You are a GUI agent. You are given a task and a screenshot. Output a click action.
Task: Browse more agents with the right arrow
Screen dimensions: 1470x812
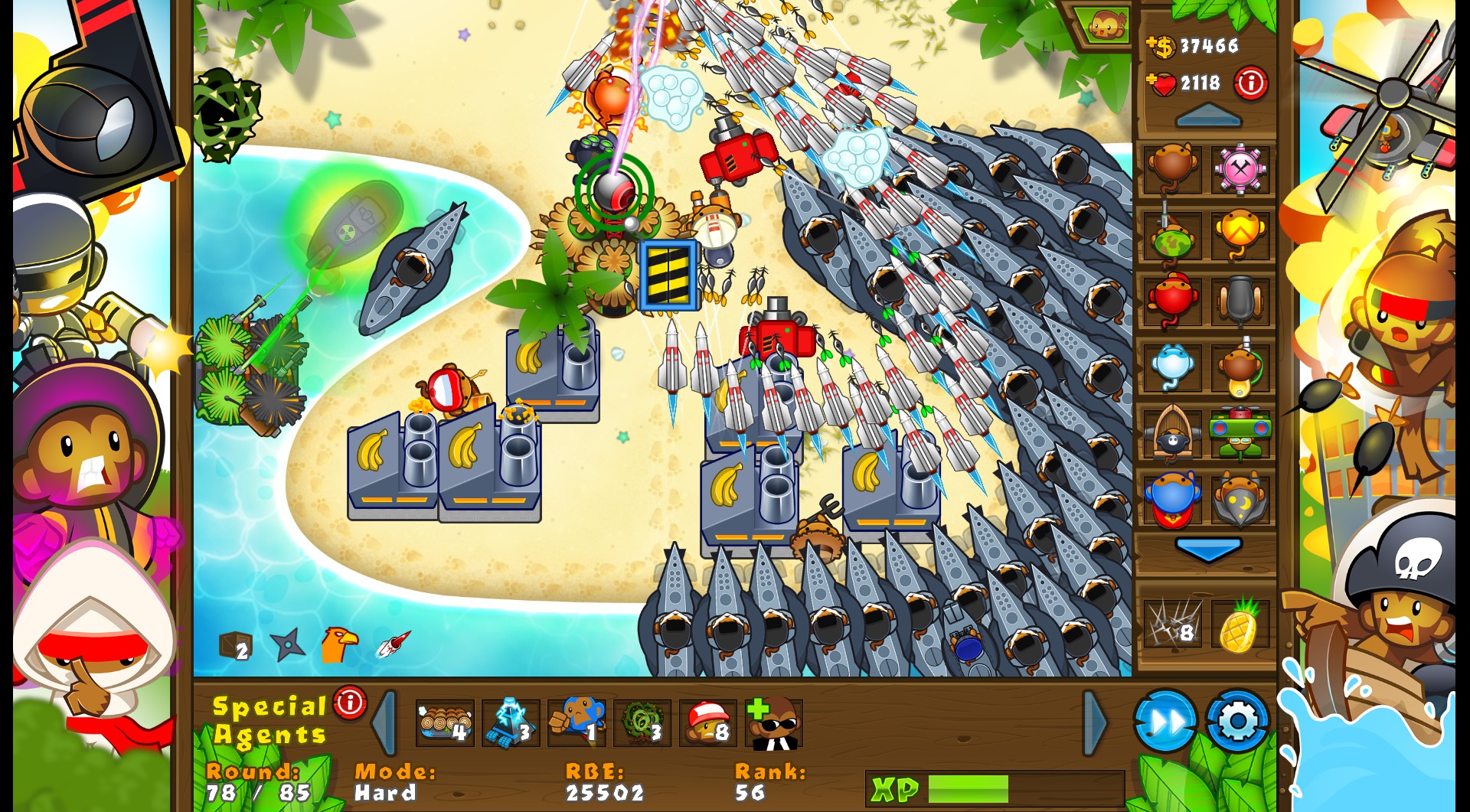1093,720
